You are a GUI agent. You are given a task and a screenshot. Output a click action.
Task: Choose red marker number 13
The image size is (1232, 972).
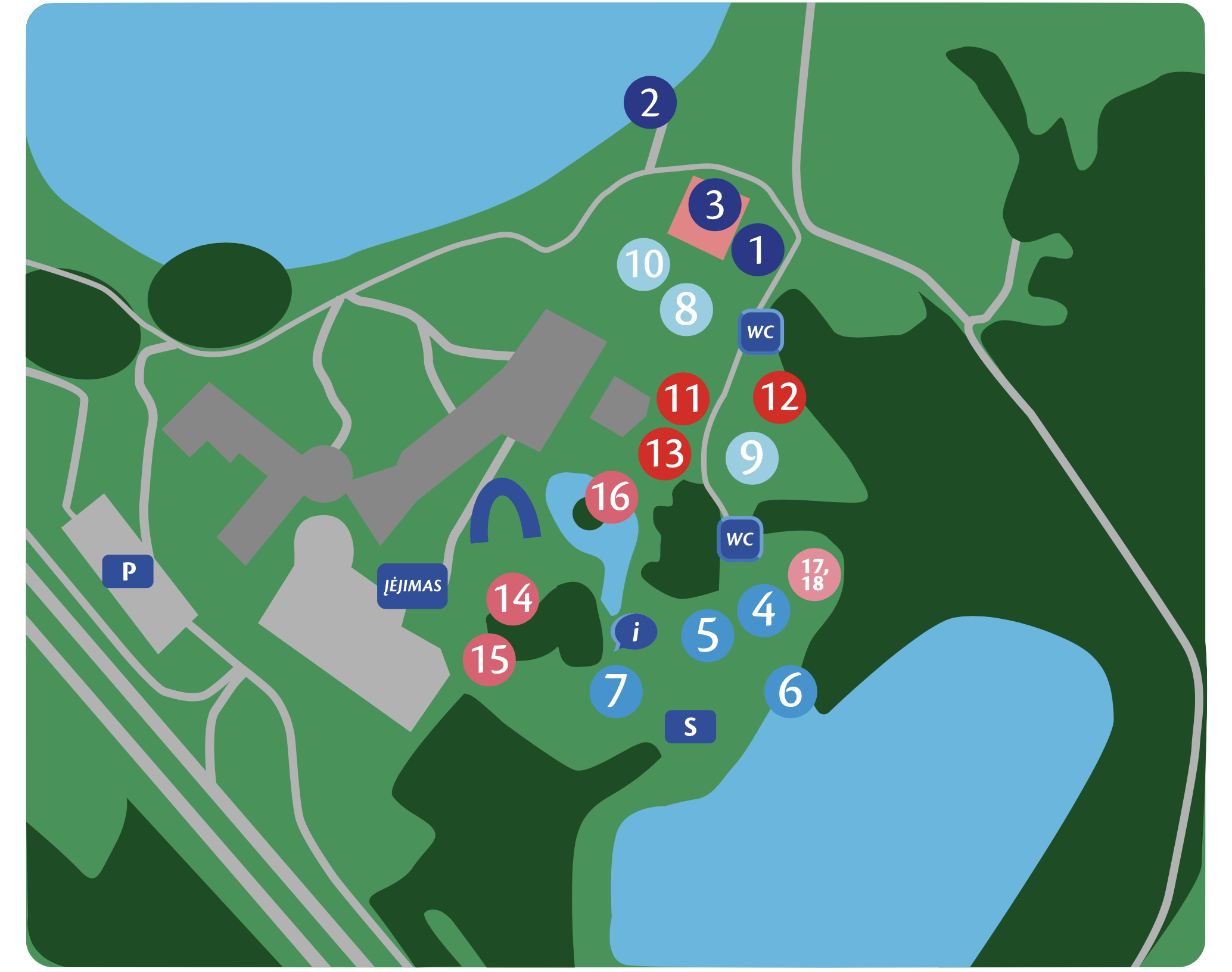tap(665, 454)
